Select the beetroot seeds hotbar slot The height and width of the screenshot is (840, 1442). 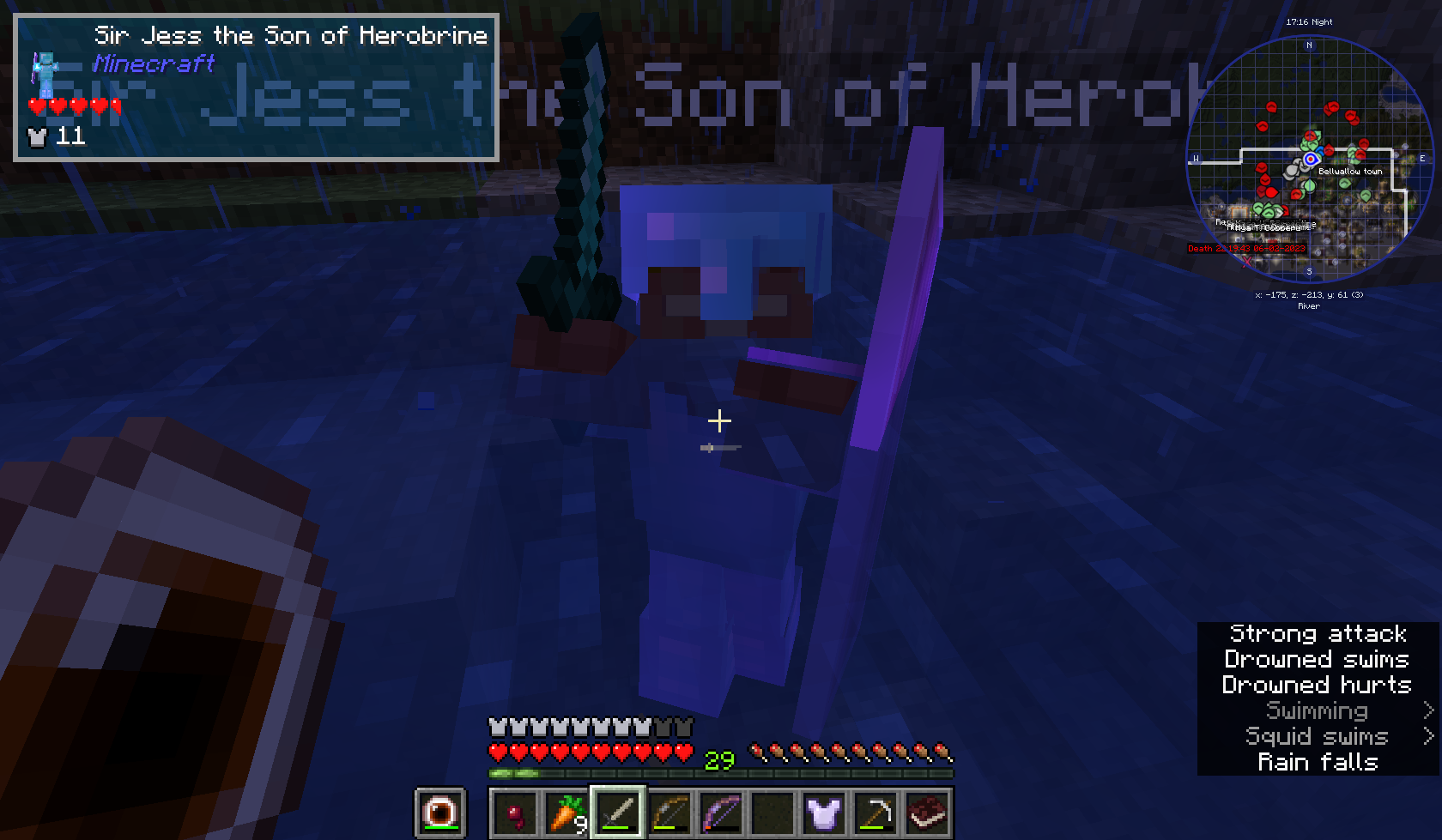tap(516, 813)
